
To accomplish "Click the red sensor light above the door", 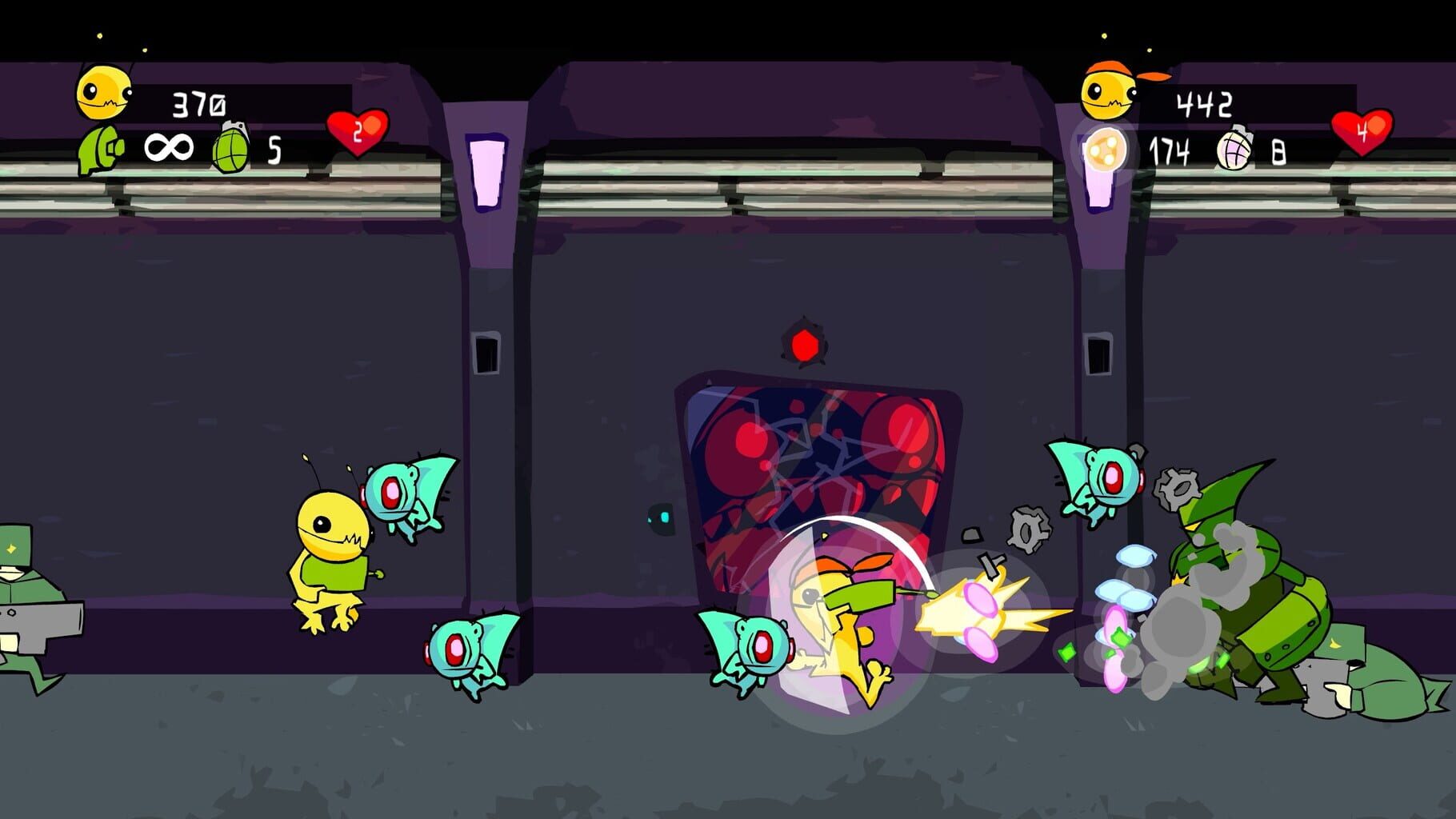I will point(804,346).
